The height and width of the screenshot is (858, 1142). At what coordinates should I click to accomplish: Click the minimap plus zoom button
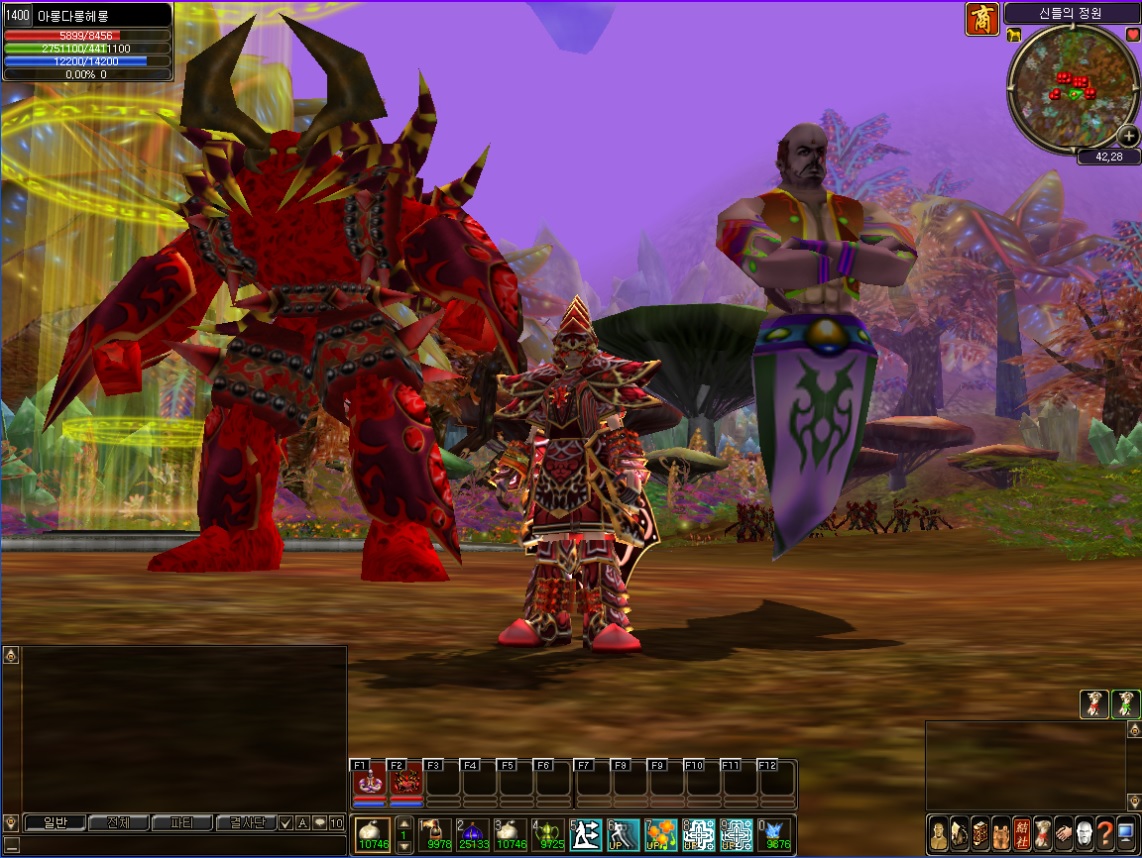tap(1128, 136)
